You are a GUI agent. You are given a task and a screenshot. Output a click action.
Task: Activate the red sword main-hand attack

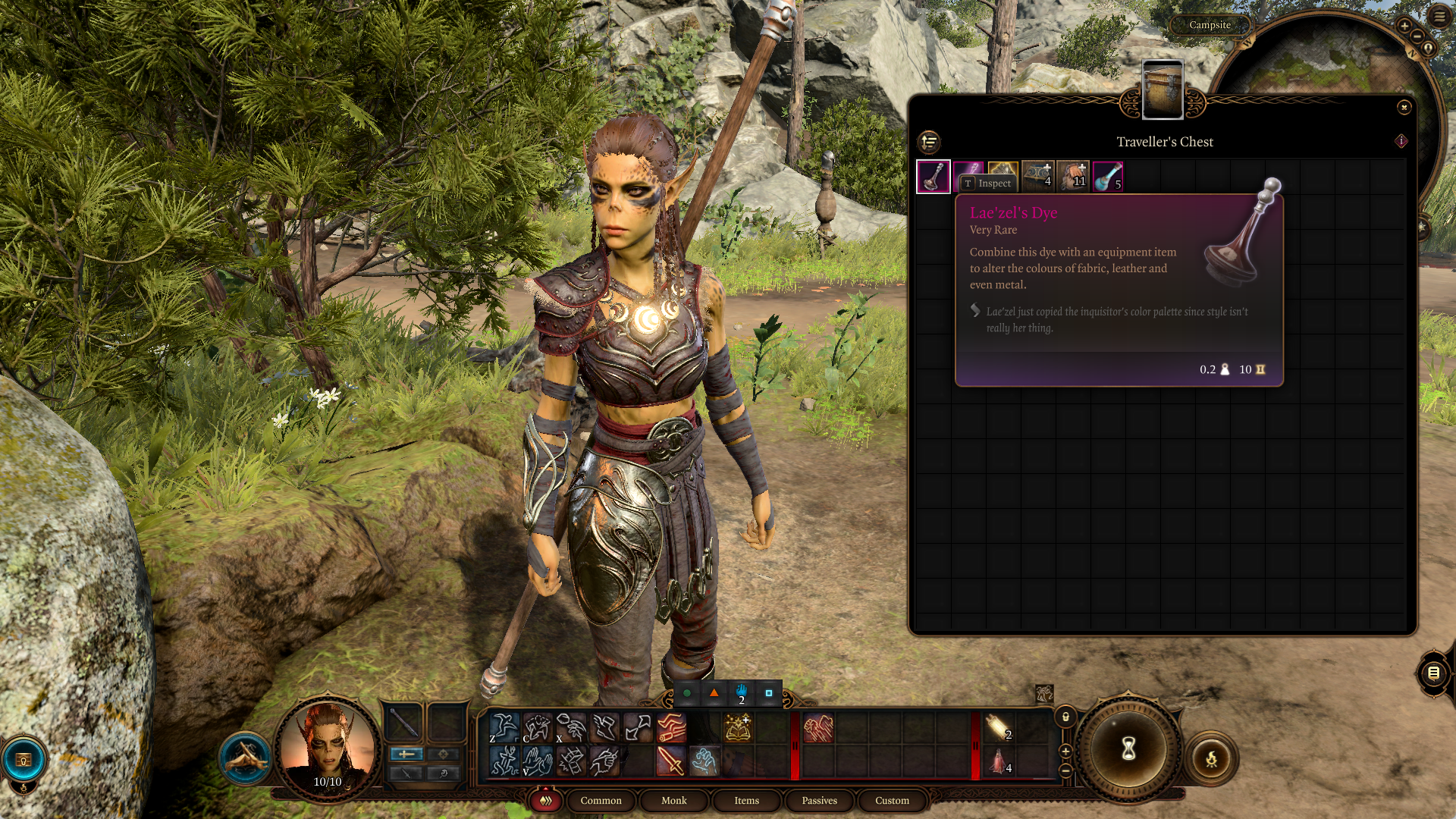point(671,761)
